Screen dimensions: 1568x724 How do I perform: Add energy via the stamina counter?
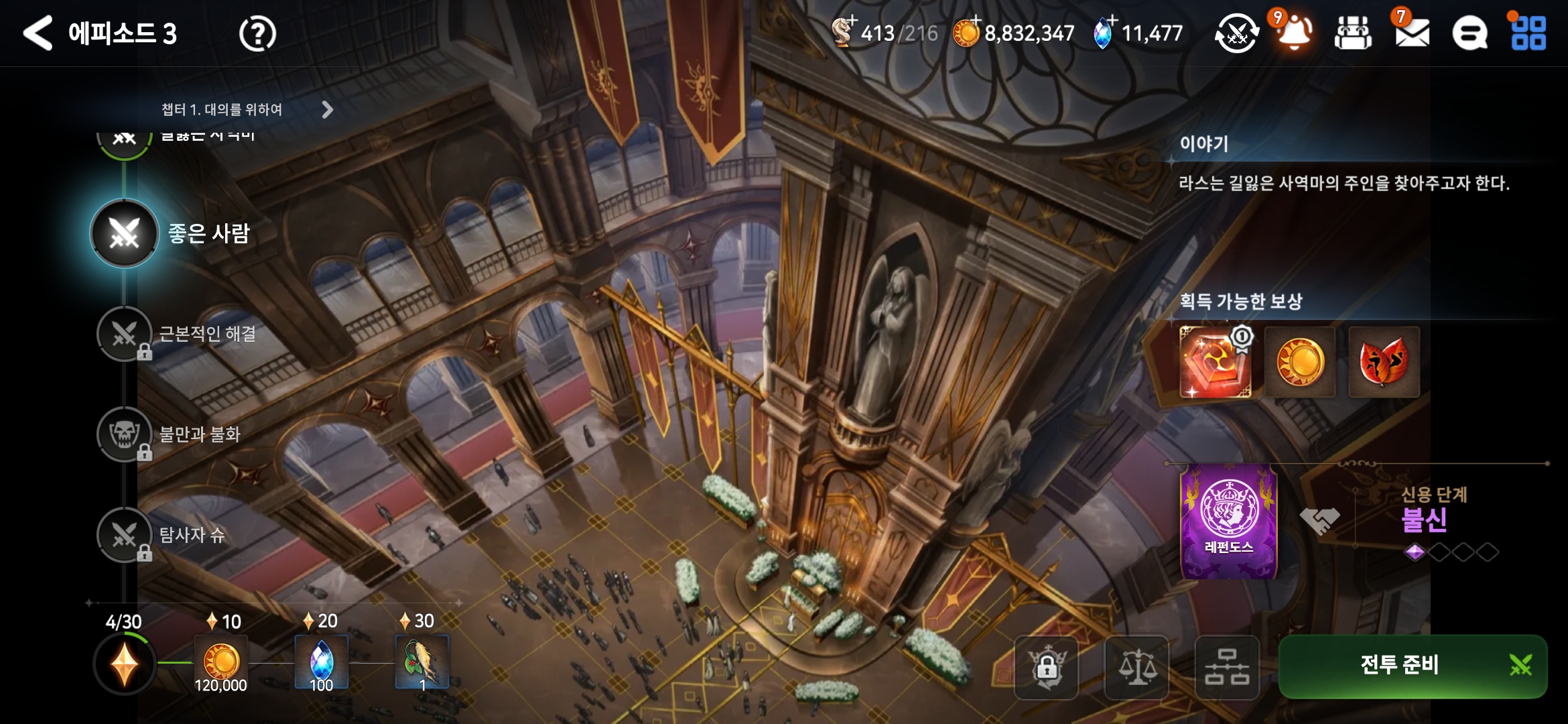coord(885,32)
